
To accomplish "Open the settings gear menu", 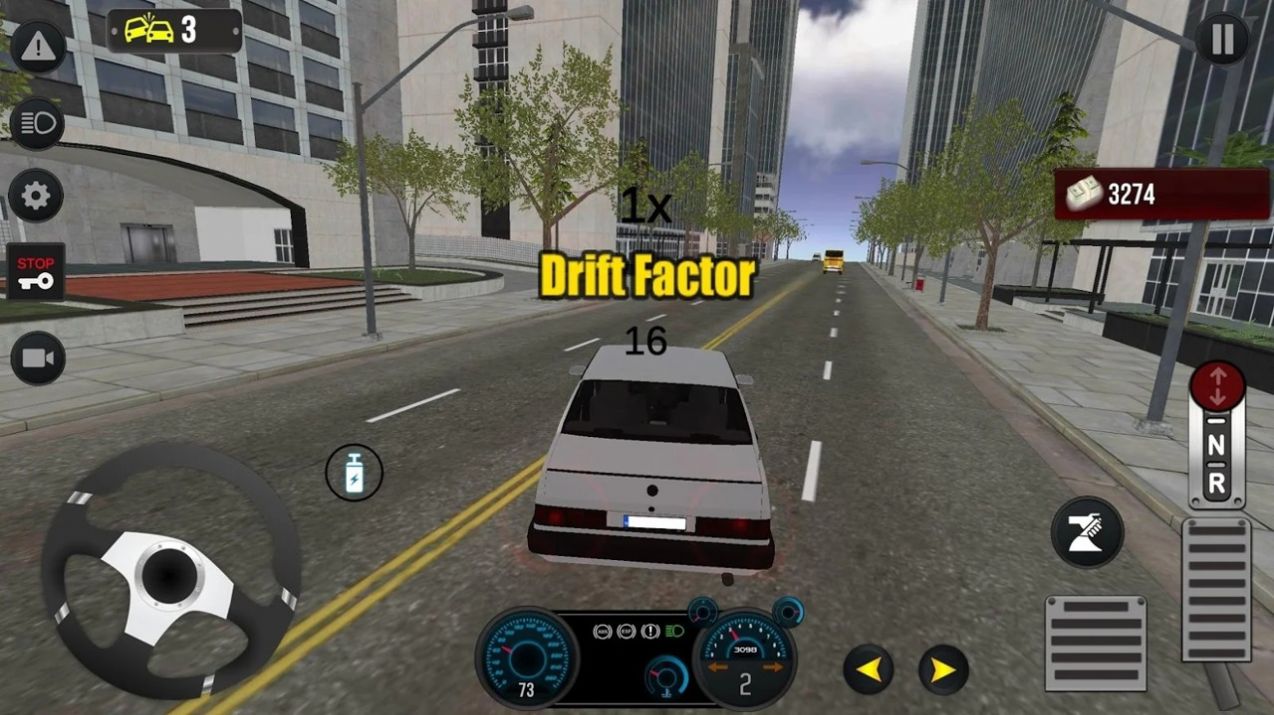I will point(37,195).
